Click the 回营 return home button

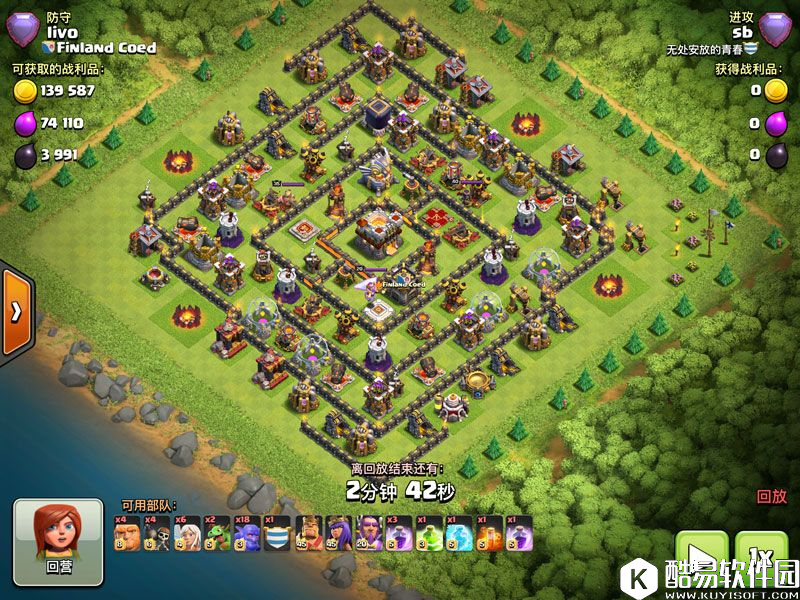[58, 541]
